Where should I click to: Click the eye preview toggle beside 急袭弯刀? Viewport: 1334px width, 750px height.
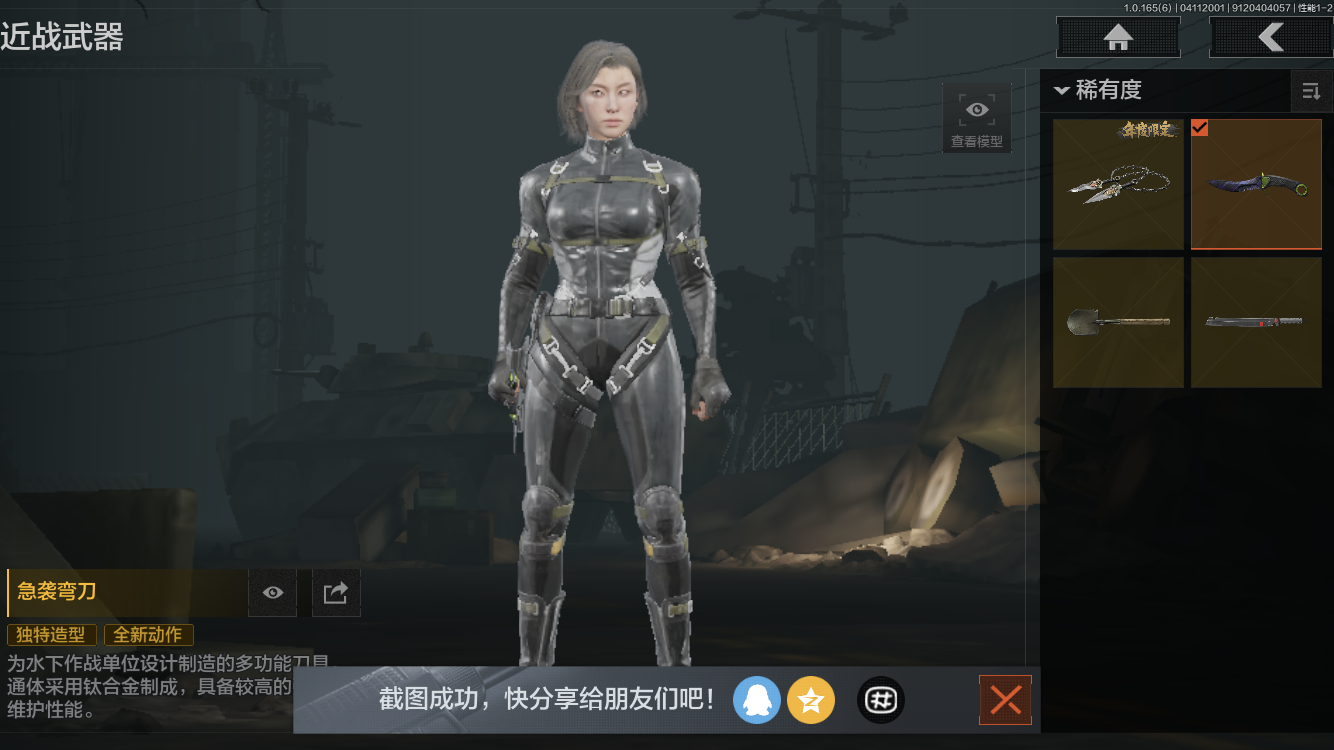pyautogui.click(x=272, y=592)
